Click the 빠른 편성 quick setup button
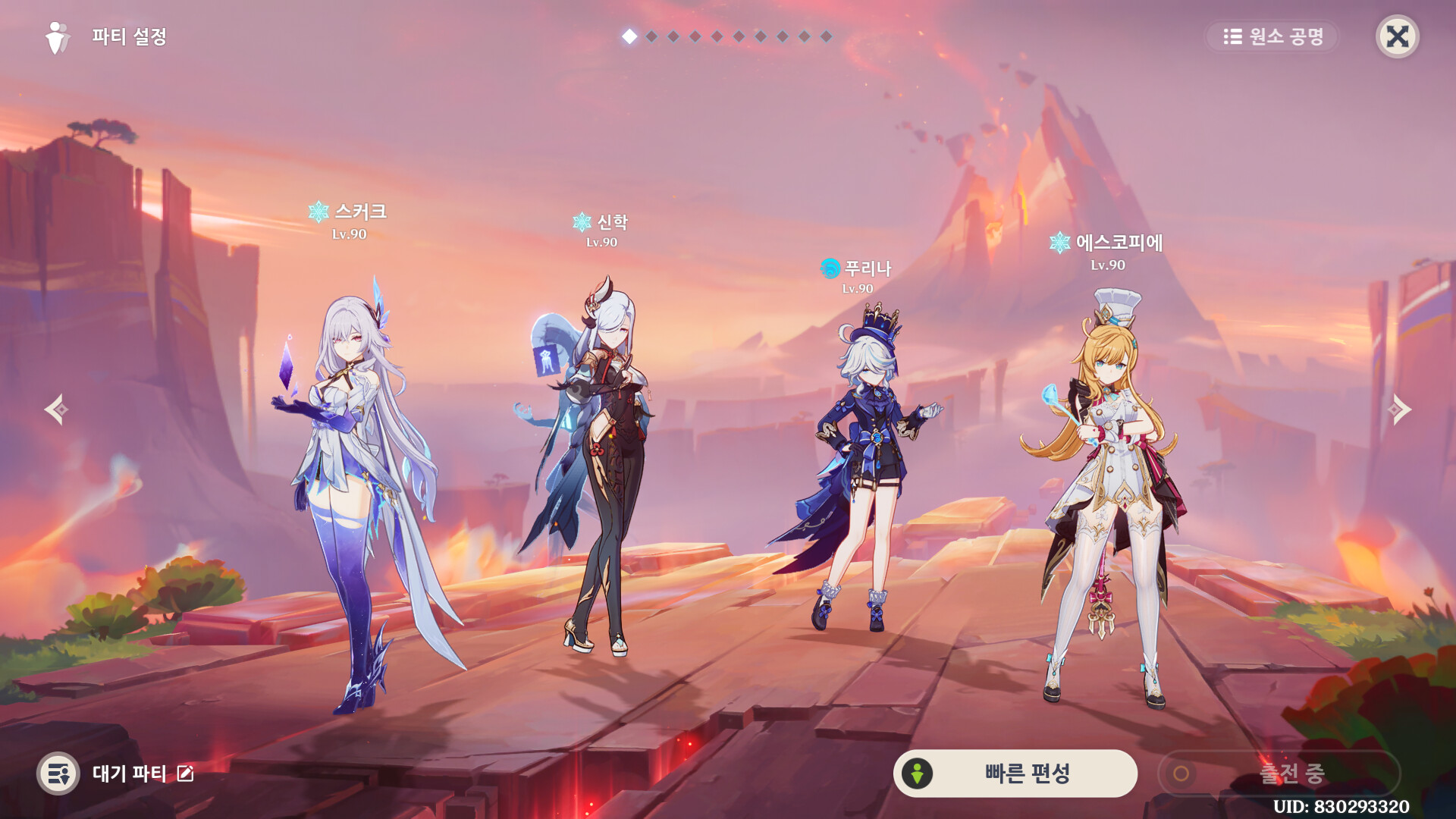The height and width of the screenshot is (819, 1456). coord(1015,773)
